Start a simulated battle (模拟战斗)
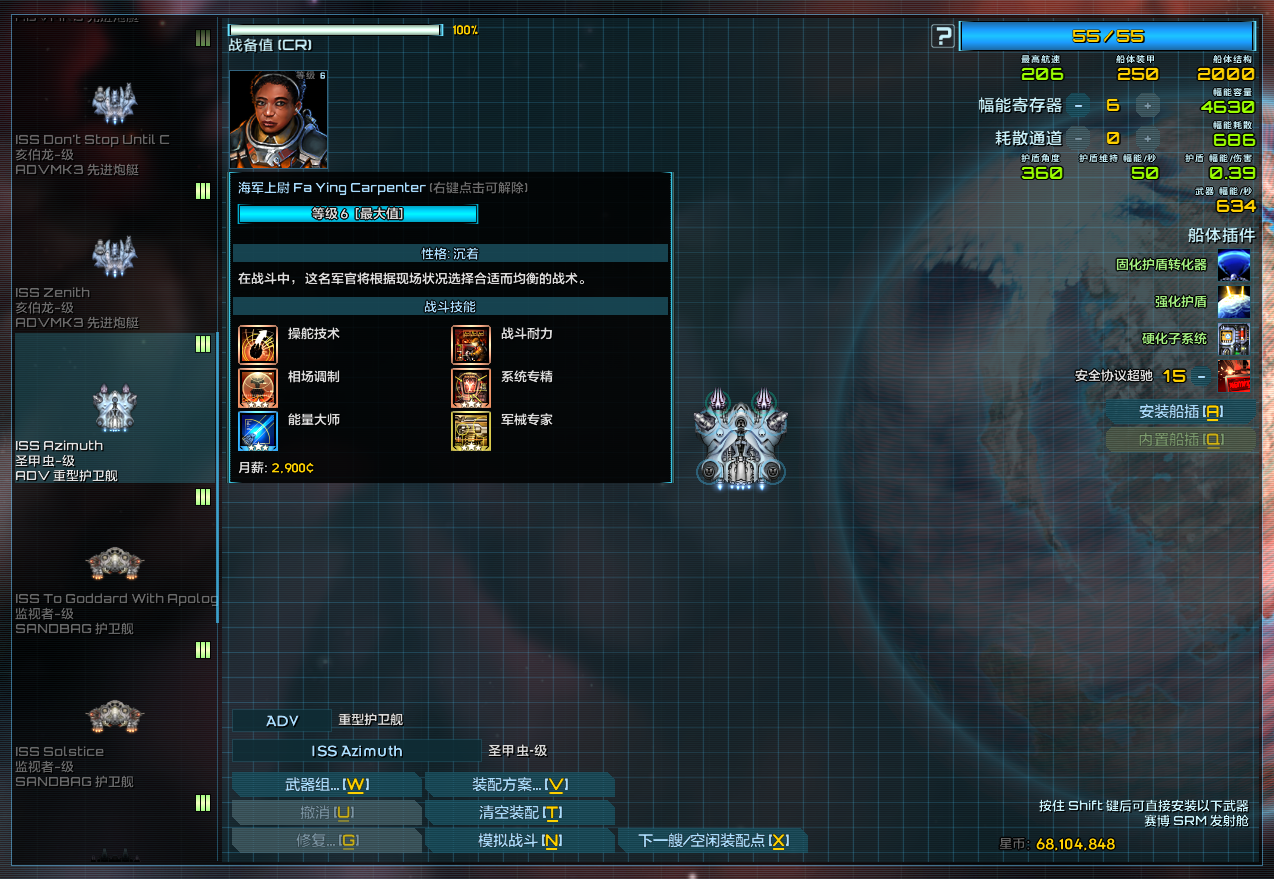The width and height of the screenshot is (1274, 879). [x=519, y=841]
